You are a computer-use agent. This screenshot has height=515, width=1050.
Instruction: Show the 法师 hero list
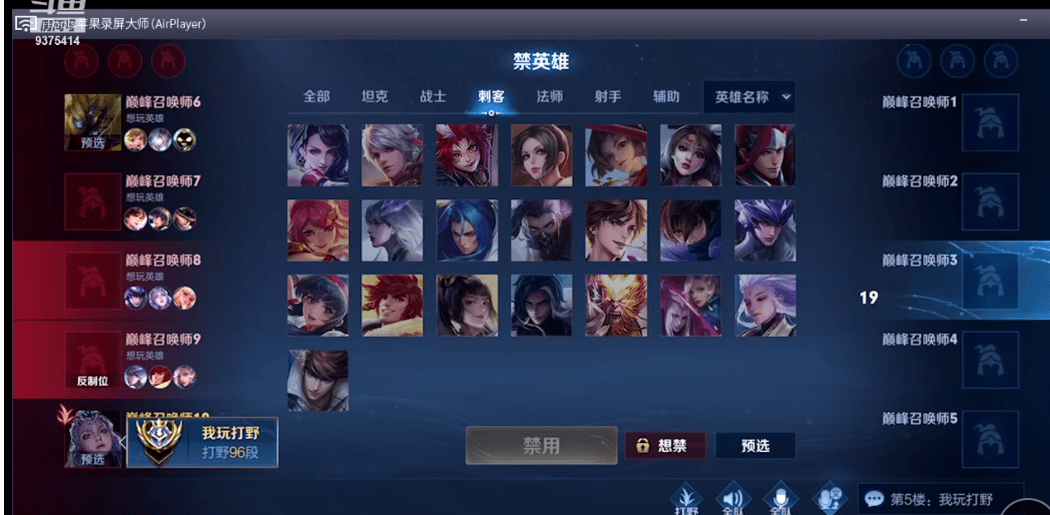(549, 97)
